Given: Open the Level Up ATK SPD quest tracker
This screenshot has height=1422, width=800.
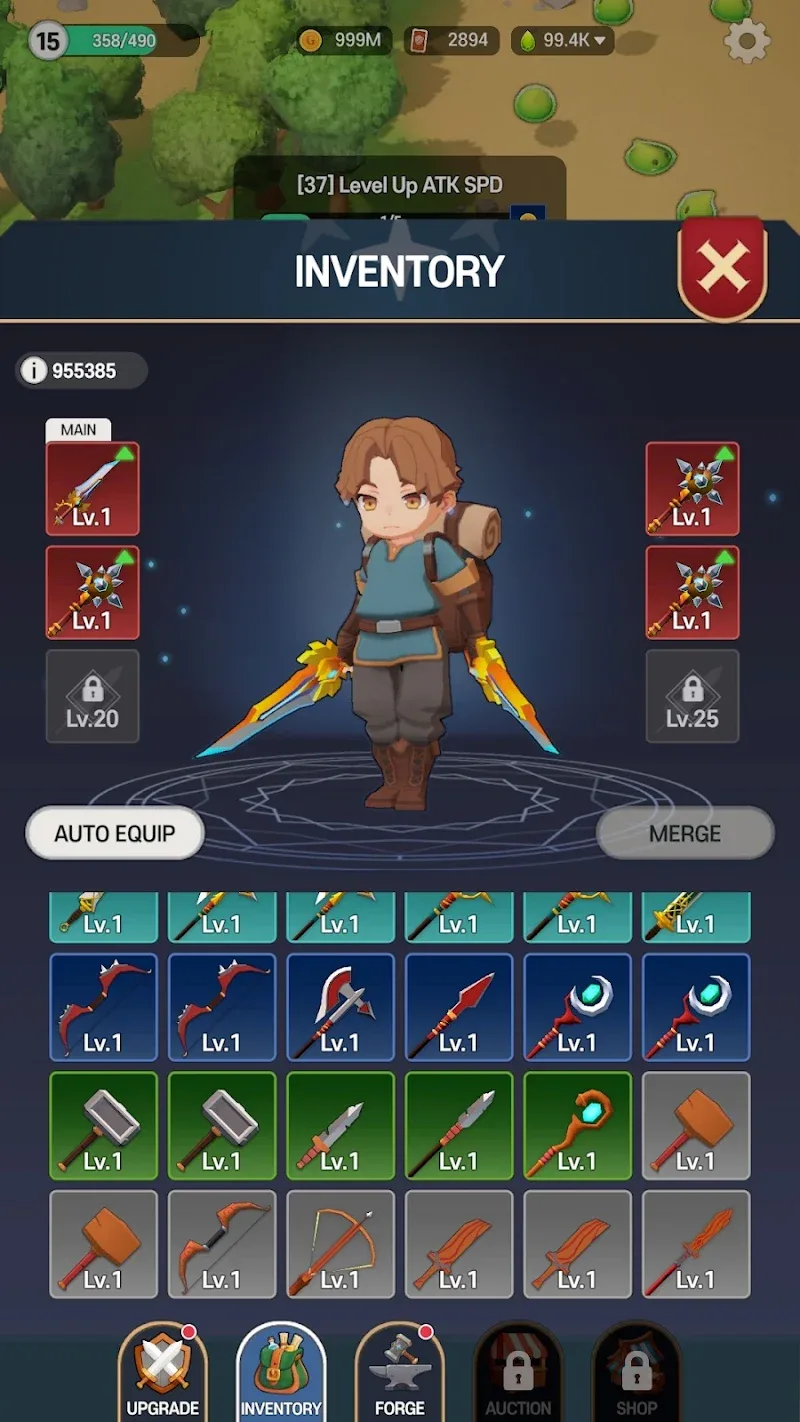Looking at the screenshot, I should pyautogui.click(x=399, y=186).
